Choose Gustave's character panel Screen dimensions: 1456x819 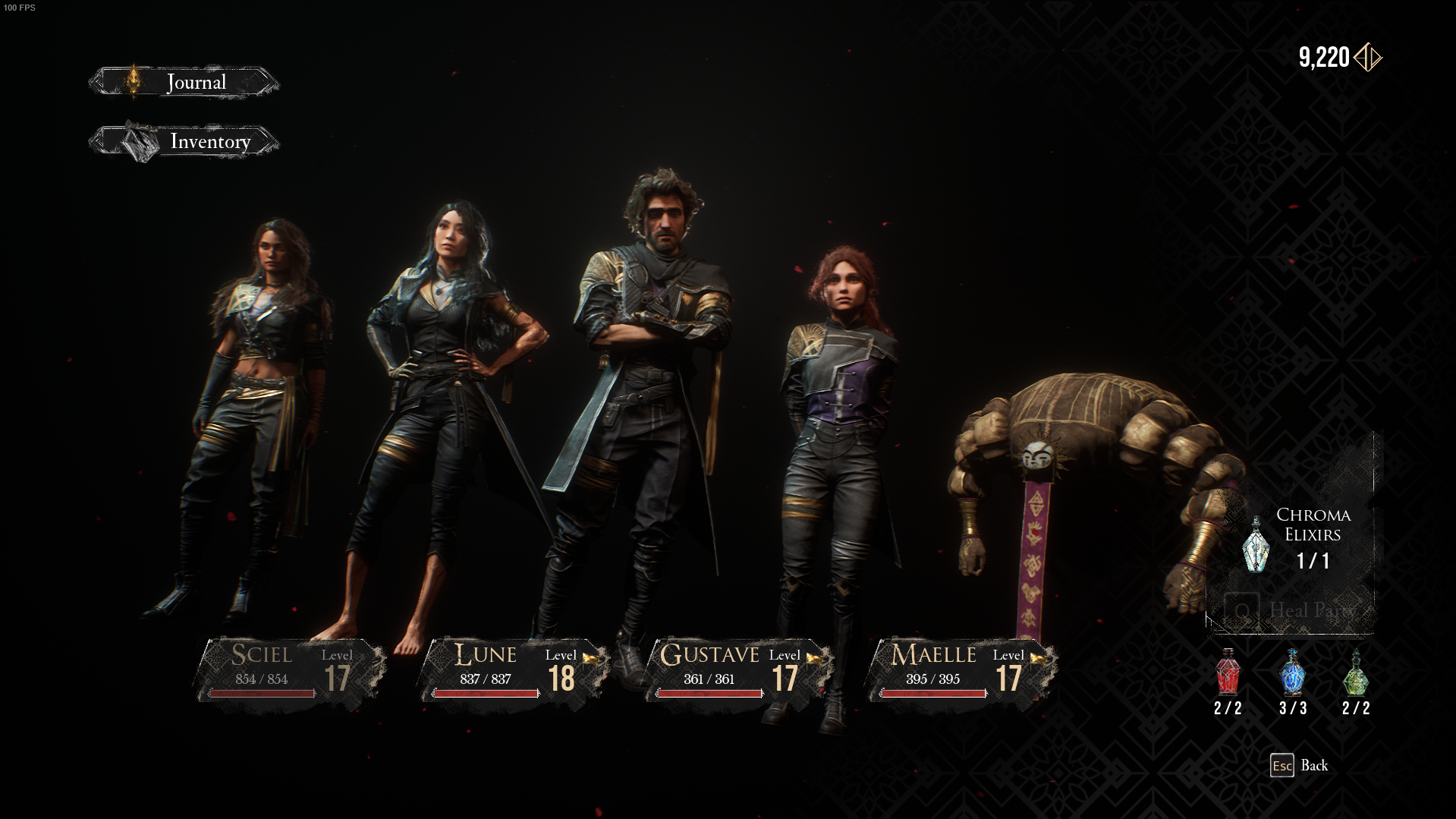(739, 669)
